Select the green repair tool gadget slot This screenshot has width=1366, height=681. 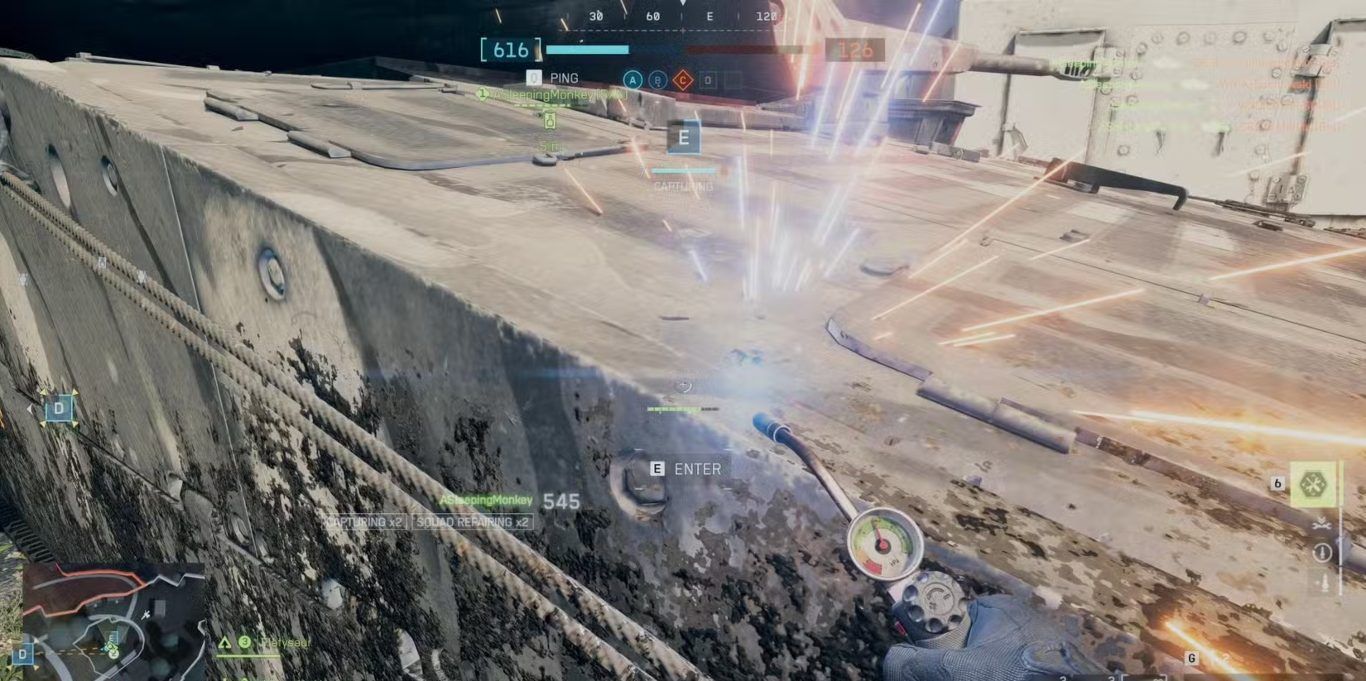pos(1312,484)
